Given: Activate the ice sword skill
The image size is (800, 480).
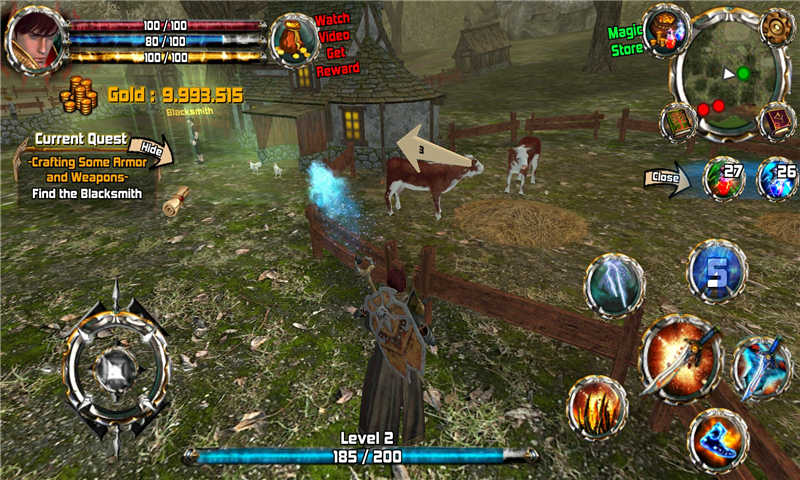Looking at the screenshot, I should click(762, 367).
